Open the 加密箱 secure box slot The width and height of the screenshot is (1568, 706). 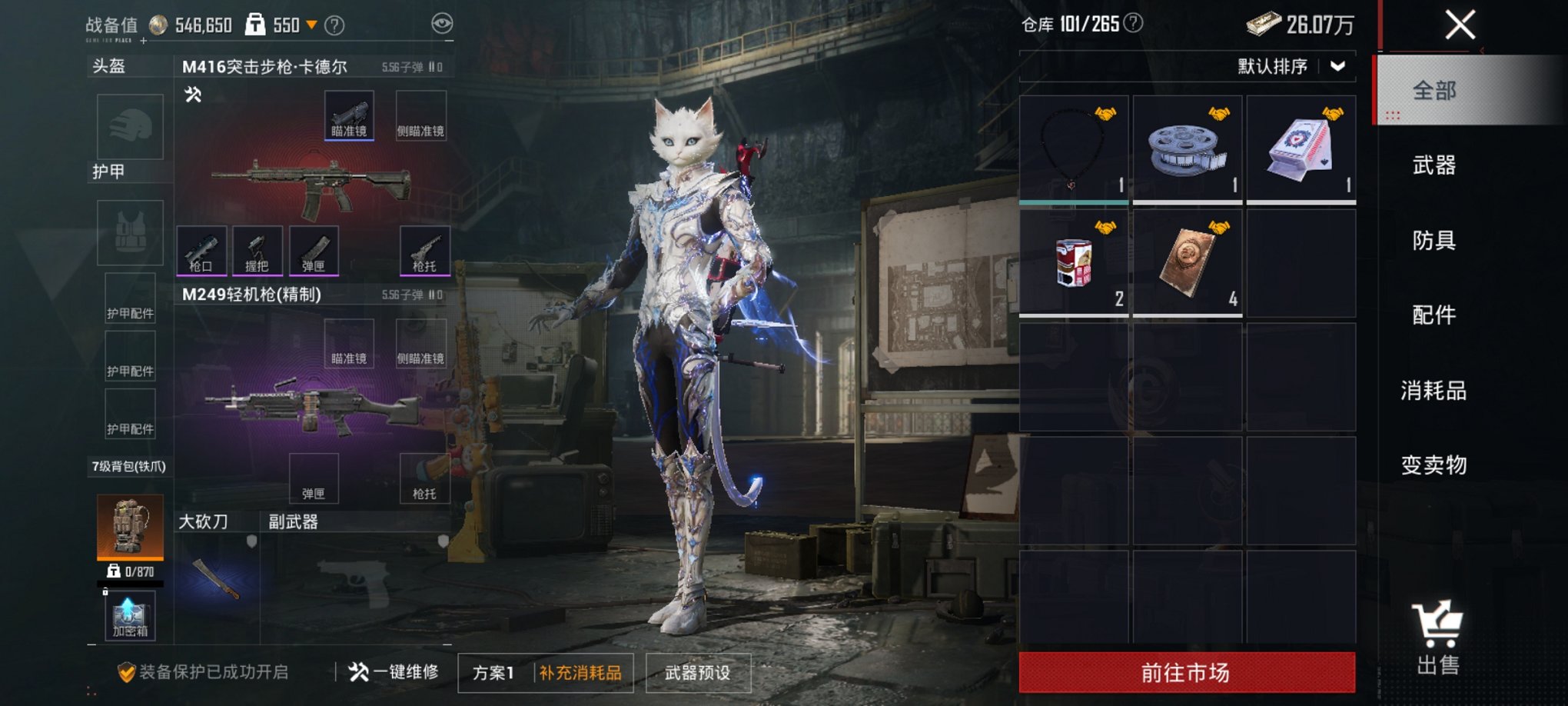[130, 617]
